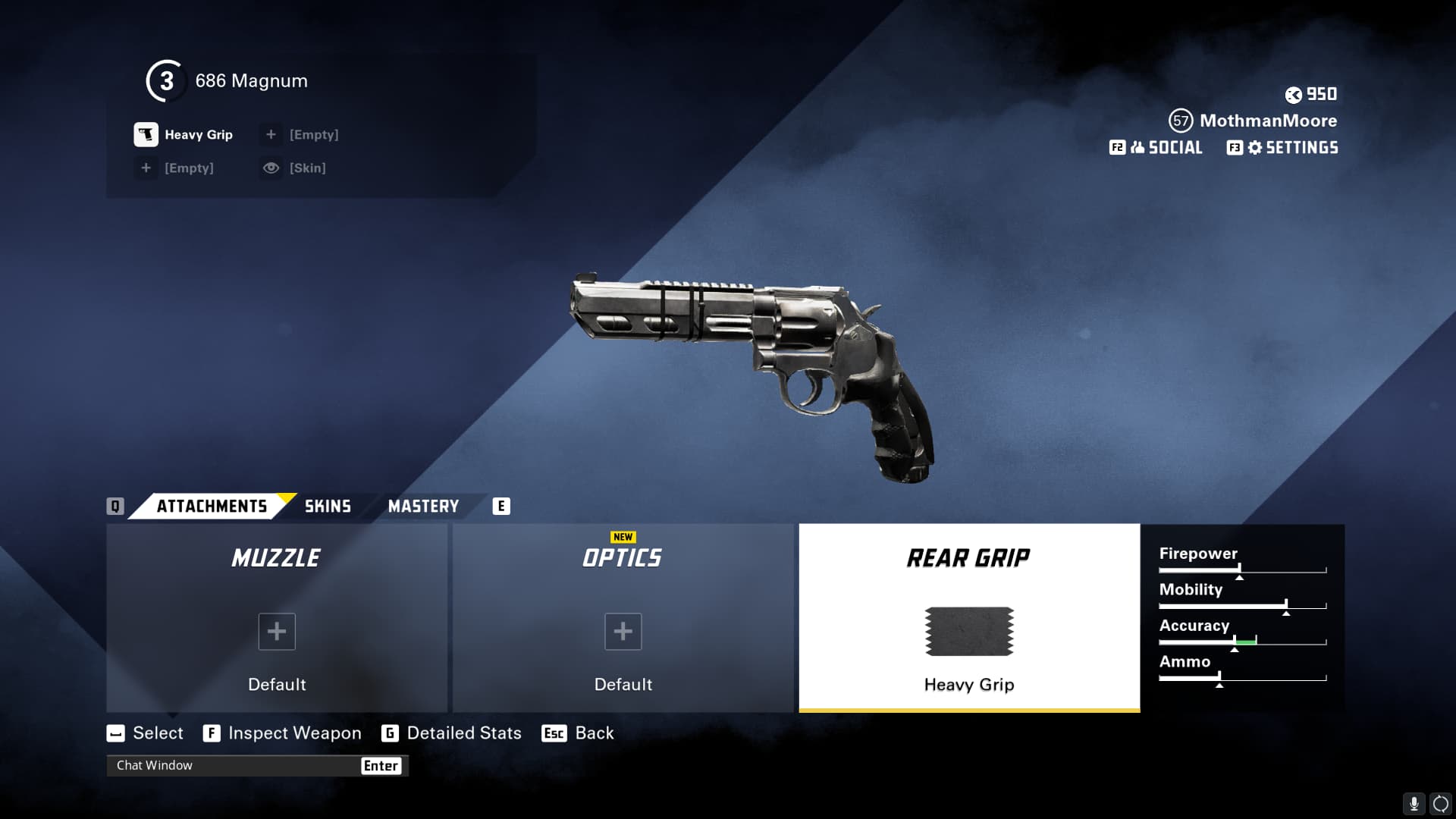Choose the Muzzle attachment slot
This screenshot has width=1456, height=819.
coord(277,618)
